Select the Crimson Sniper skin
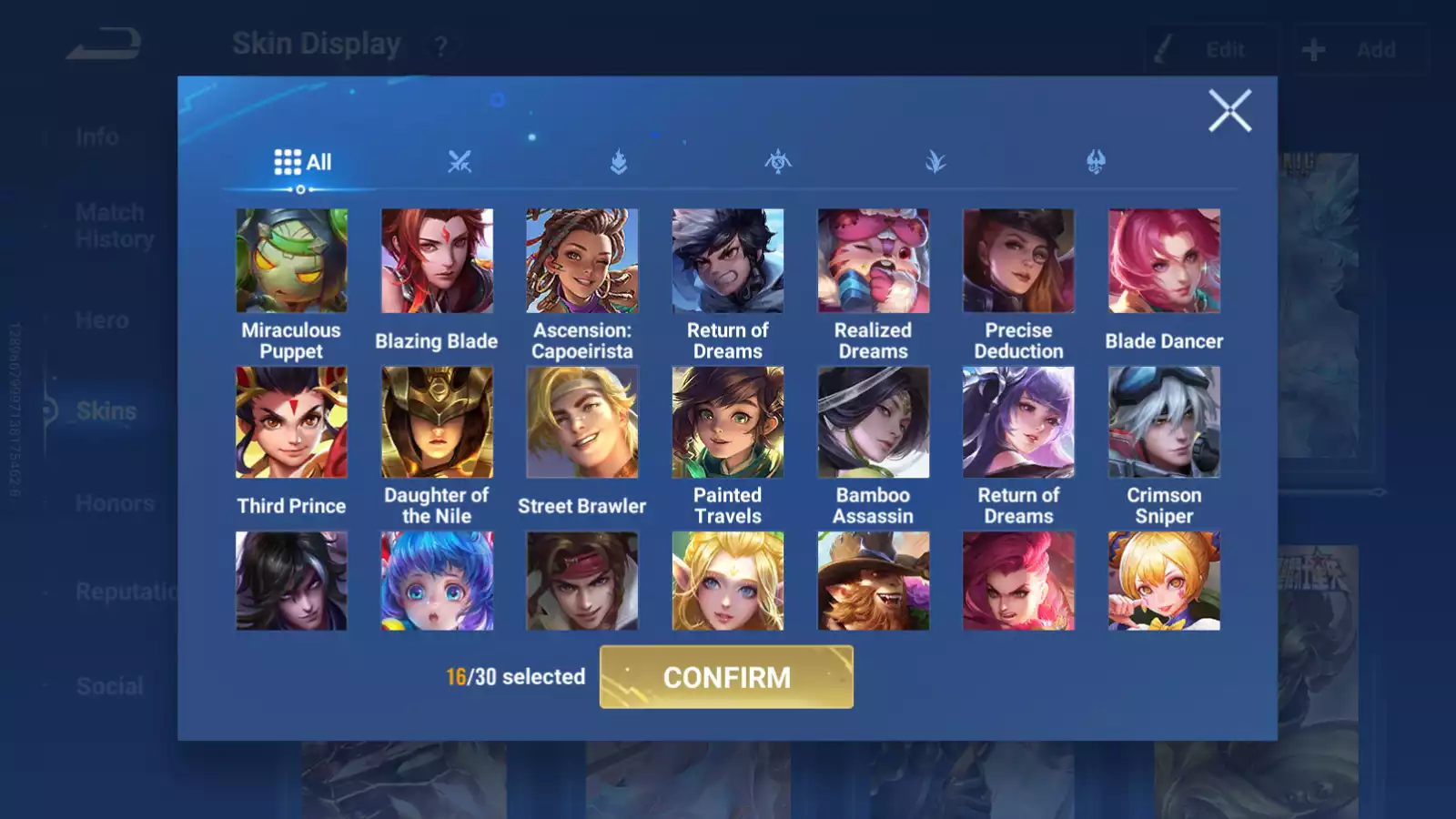1456x819 pixels. (x=1164, y=422)
